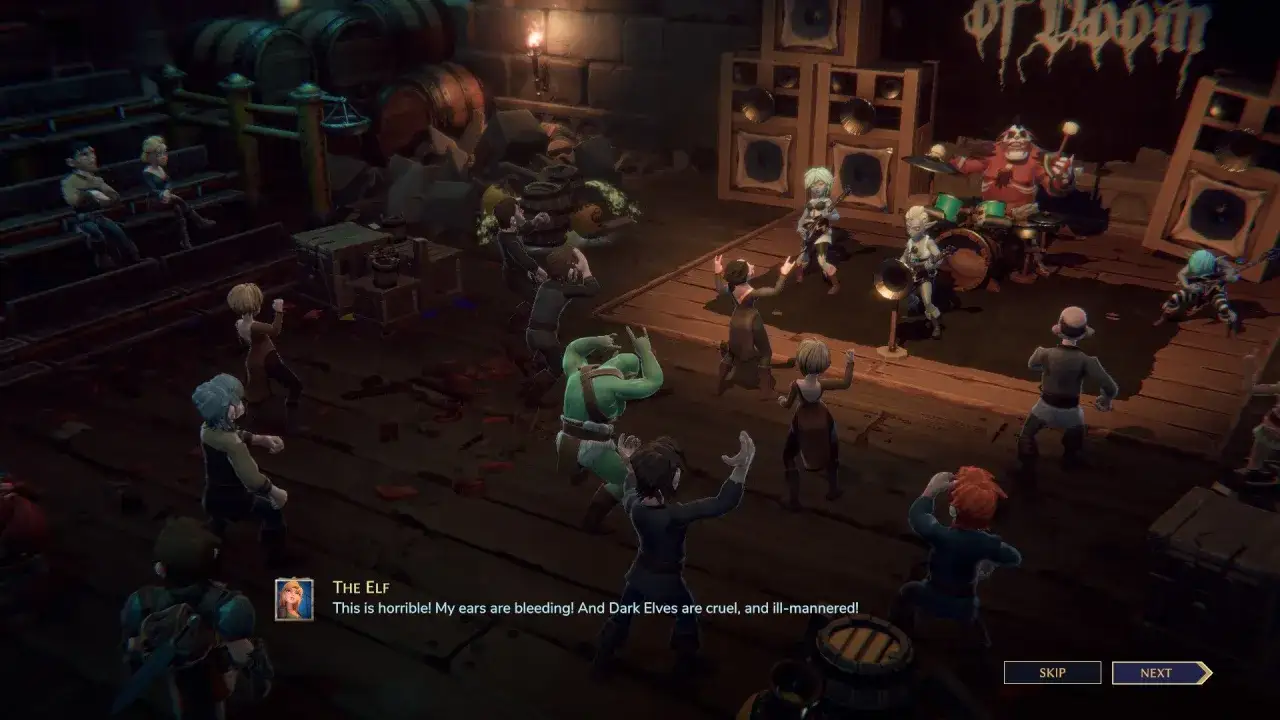This screenshot has width=1280, height=720.
Task: Click the bald bassist playing guitar
Action: click(x=922, y=250)
